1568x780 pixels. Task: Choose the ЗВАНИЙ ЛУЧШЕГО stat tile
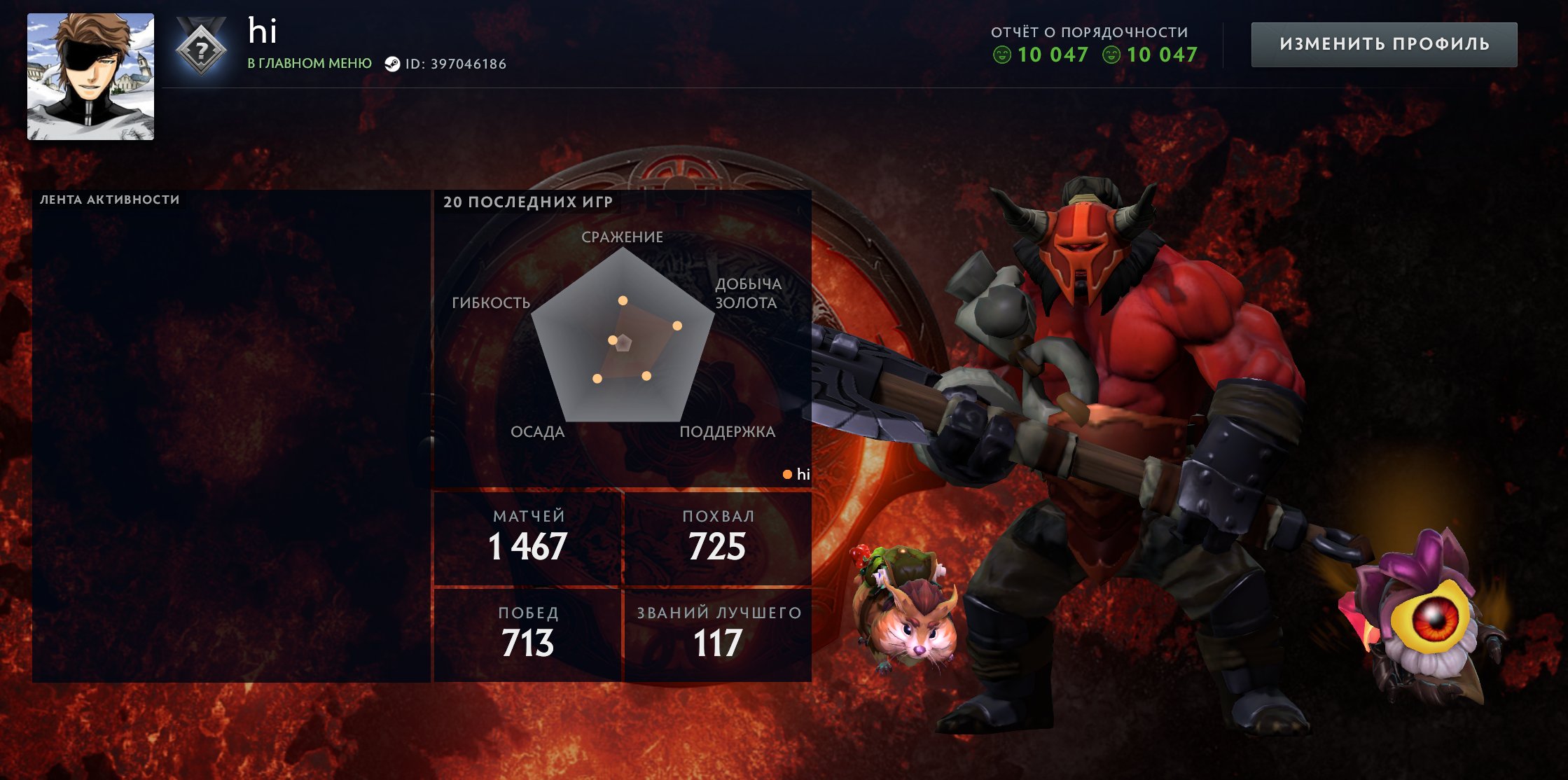pos(718,634)
